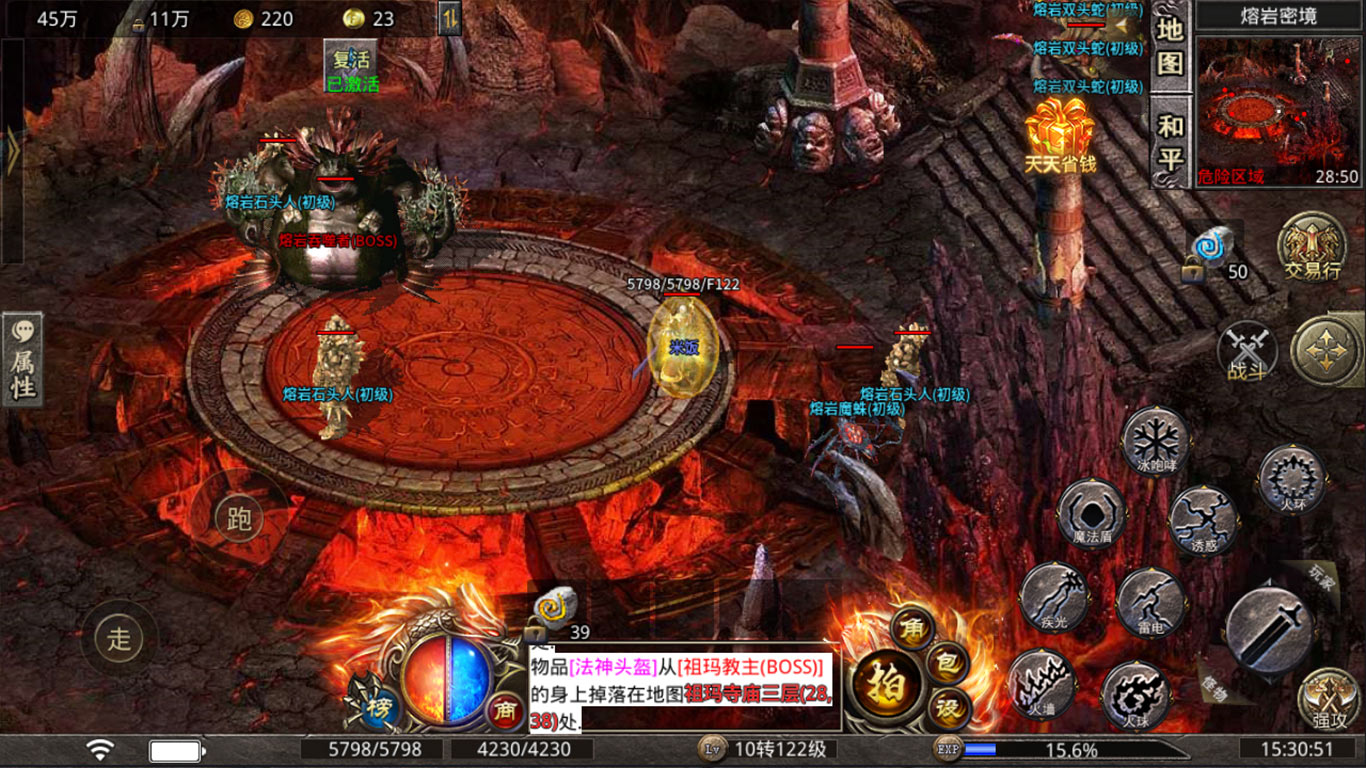Tap the 战斗 crossed swords icon

[x=1246, y=352]
